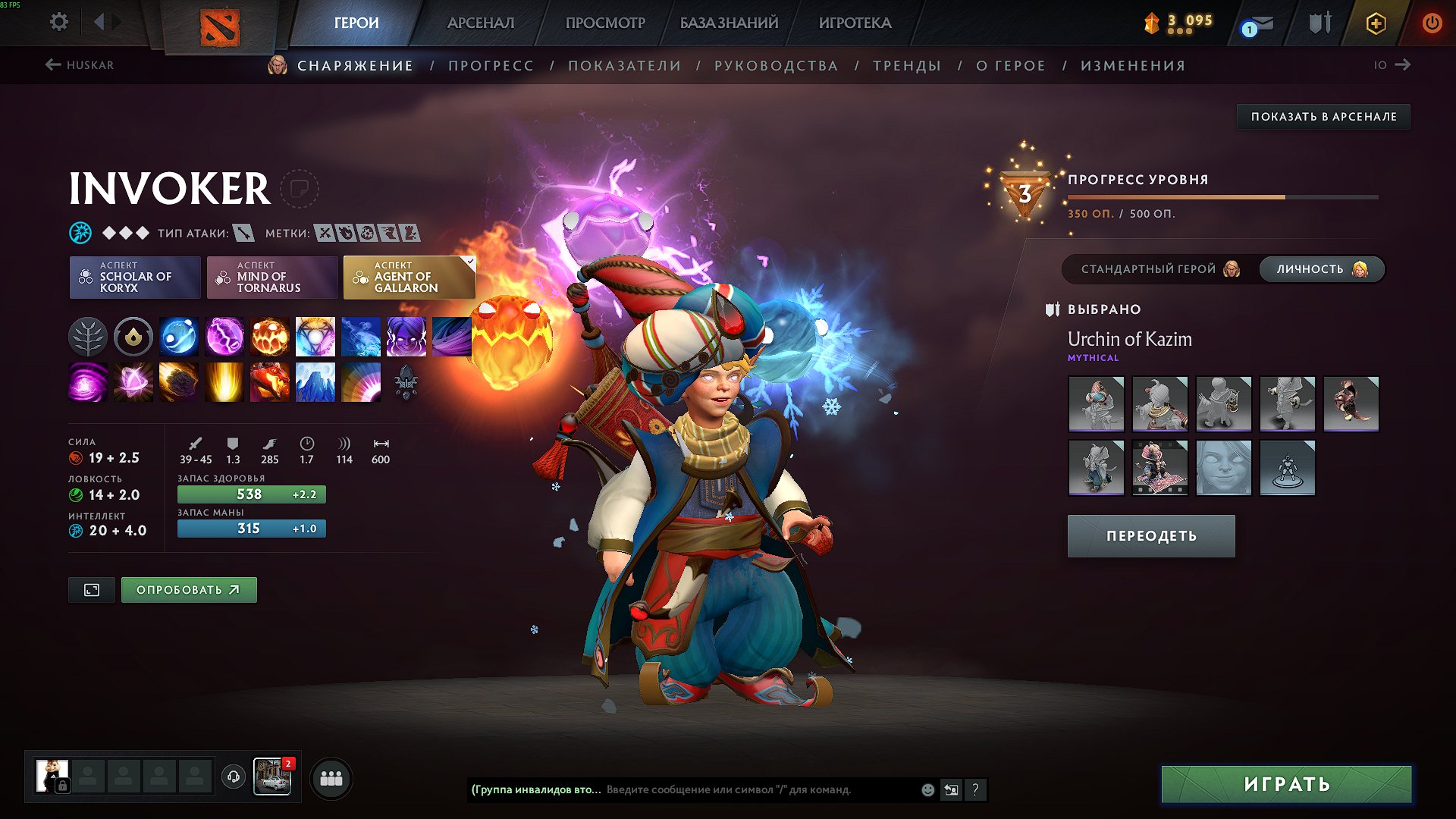1456x819 pixels.
Task: Click the power off icon
Action: (1432, 23)
